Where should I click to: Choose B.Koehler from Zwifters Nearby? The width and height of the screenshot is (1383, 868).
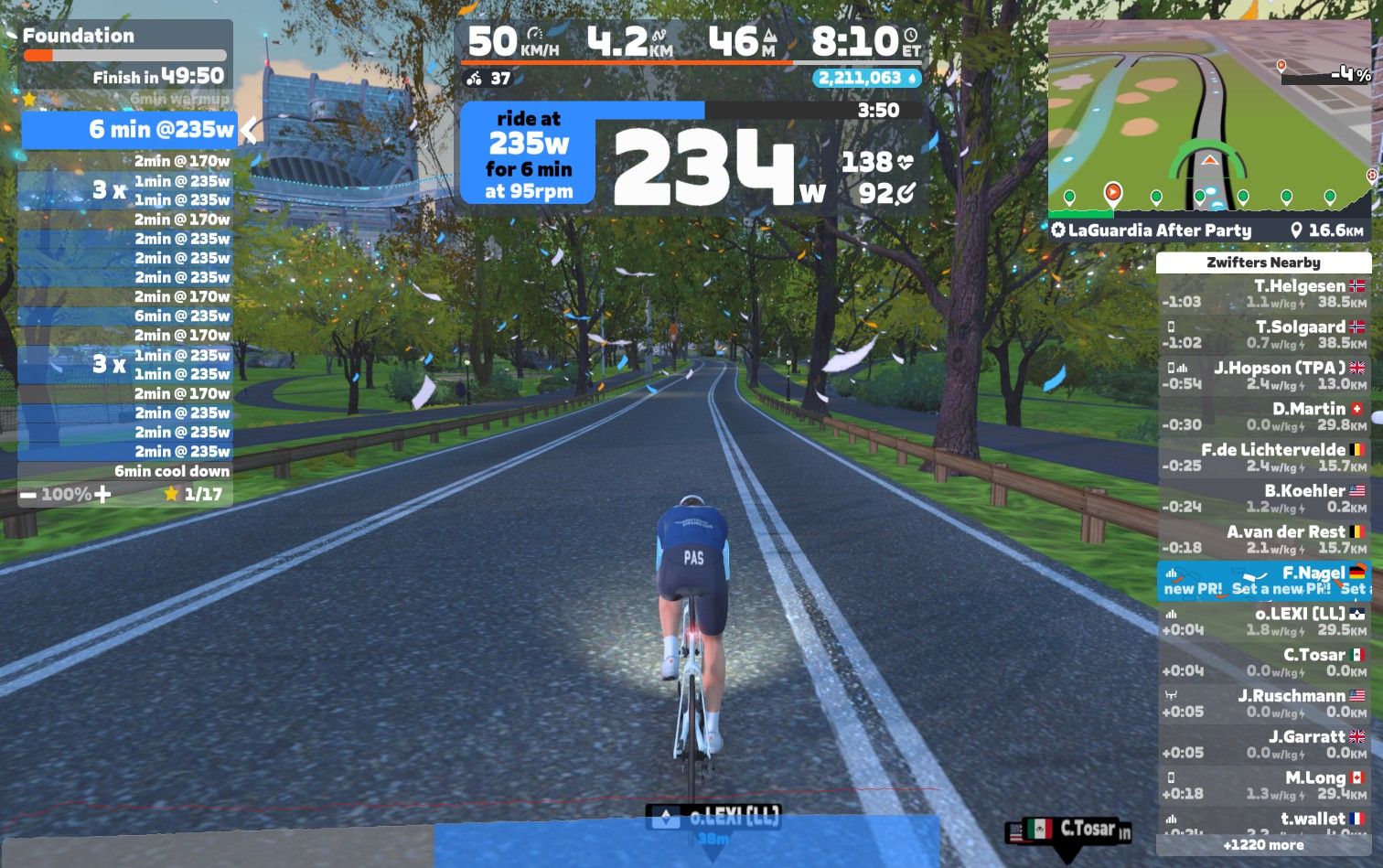(x=1263, y=499)
